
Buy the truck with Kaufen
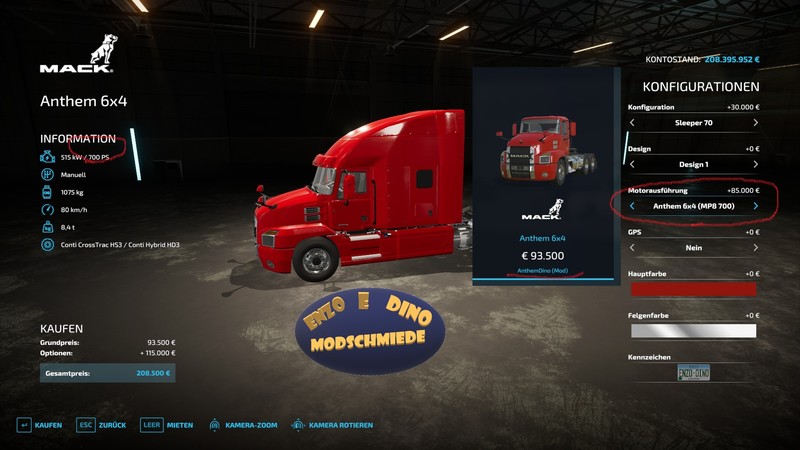pos(40,425)
